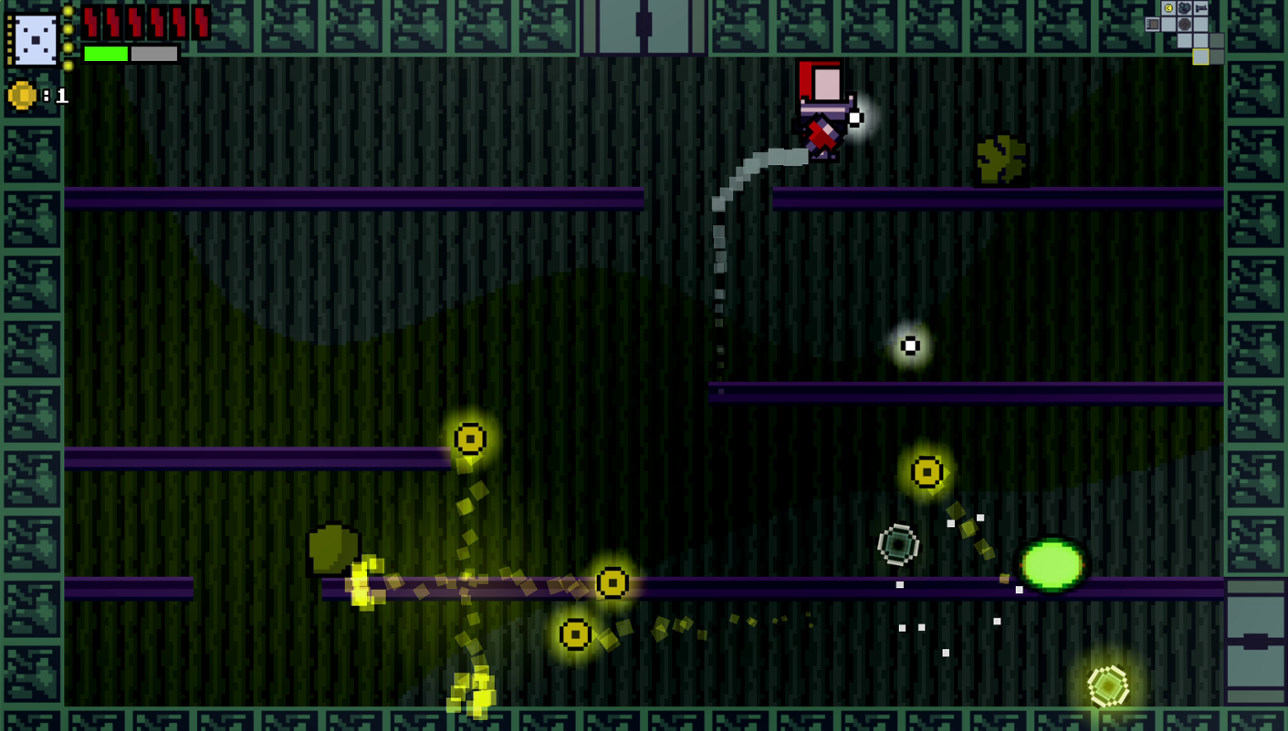Click the last red lightning ammo icon

[203, 24]
